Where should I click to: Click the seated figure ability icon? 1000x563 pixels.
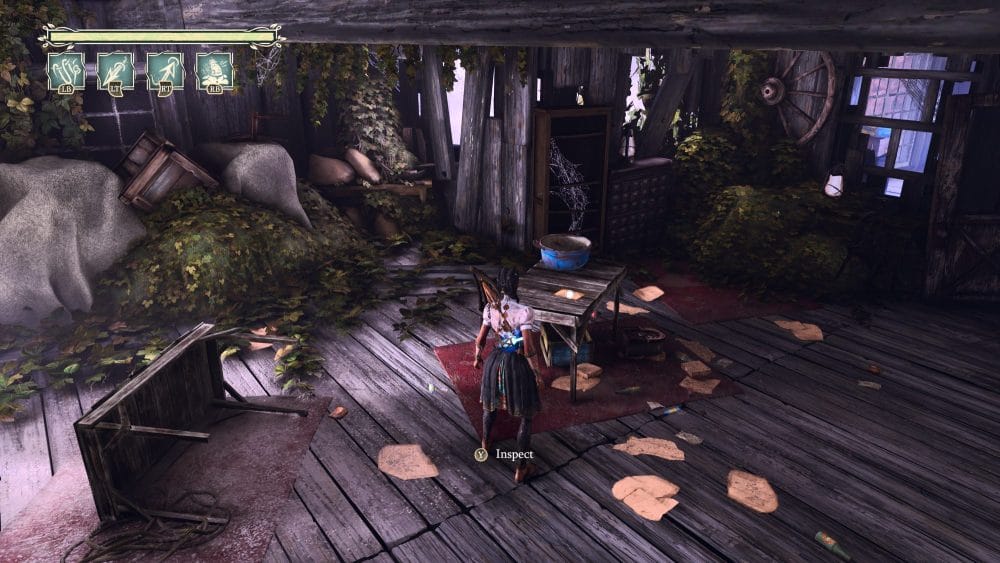214,71
